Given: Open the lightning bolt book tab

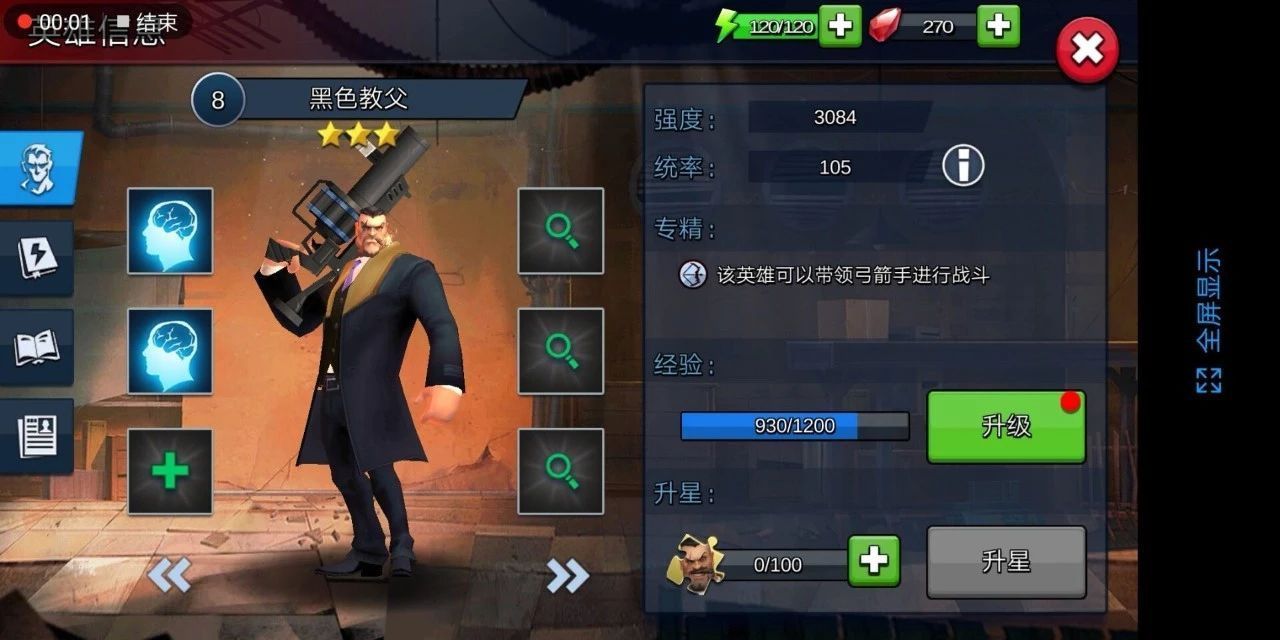Looking at the screenshot, I should [38, 258].
